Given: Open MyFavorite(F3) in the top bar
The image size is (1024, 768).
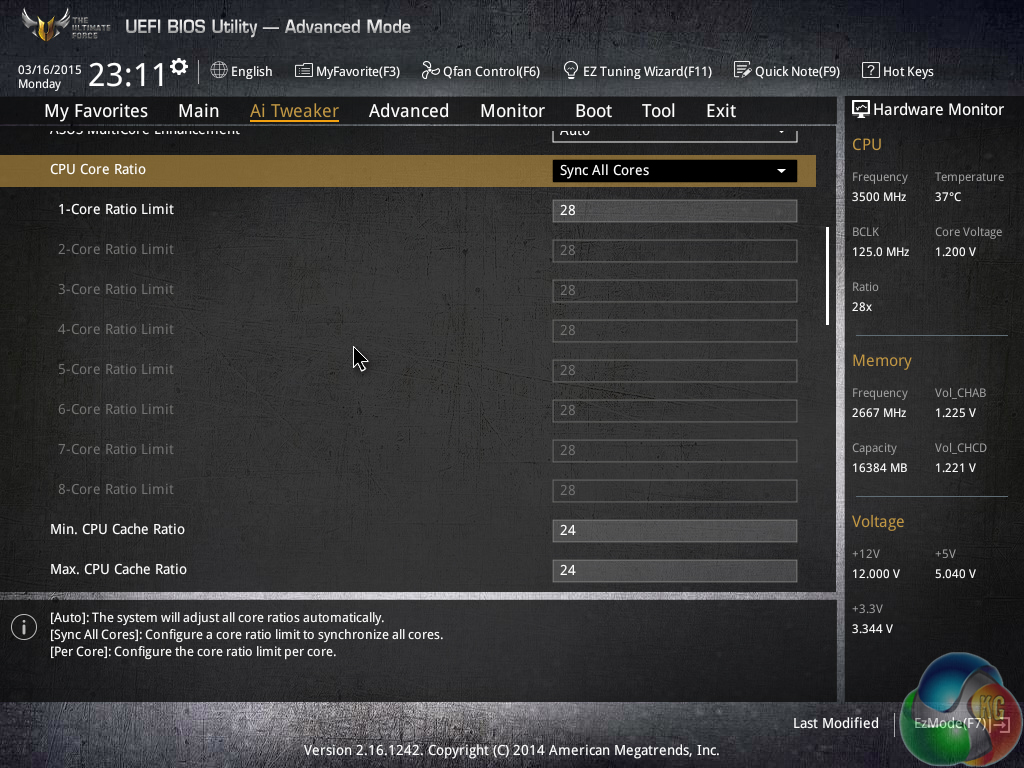Looking at the screenshot, I should tap(347, 71).
